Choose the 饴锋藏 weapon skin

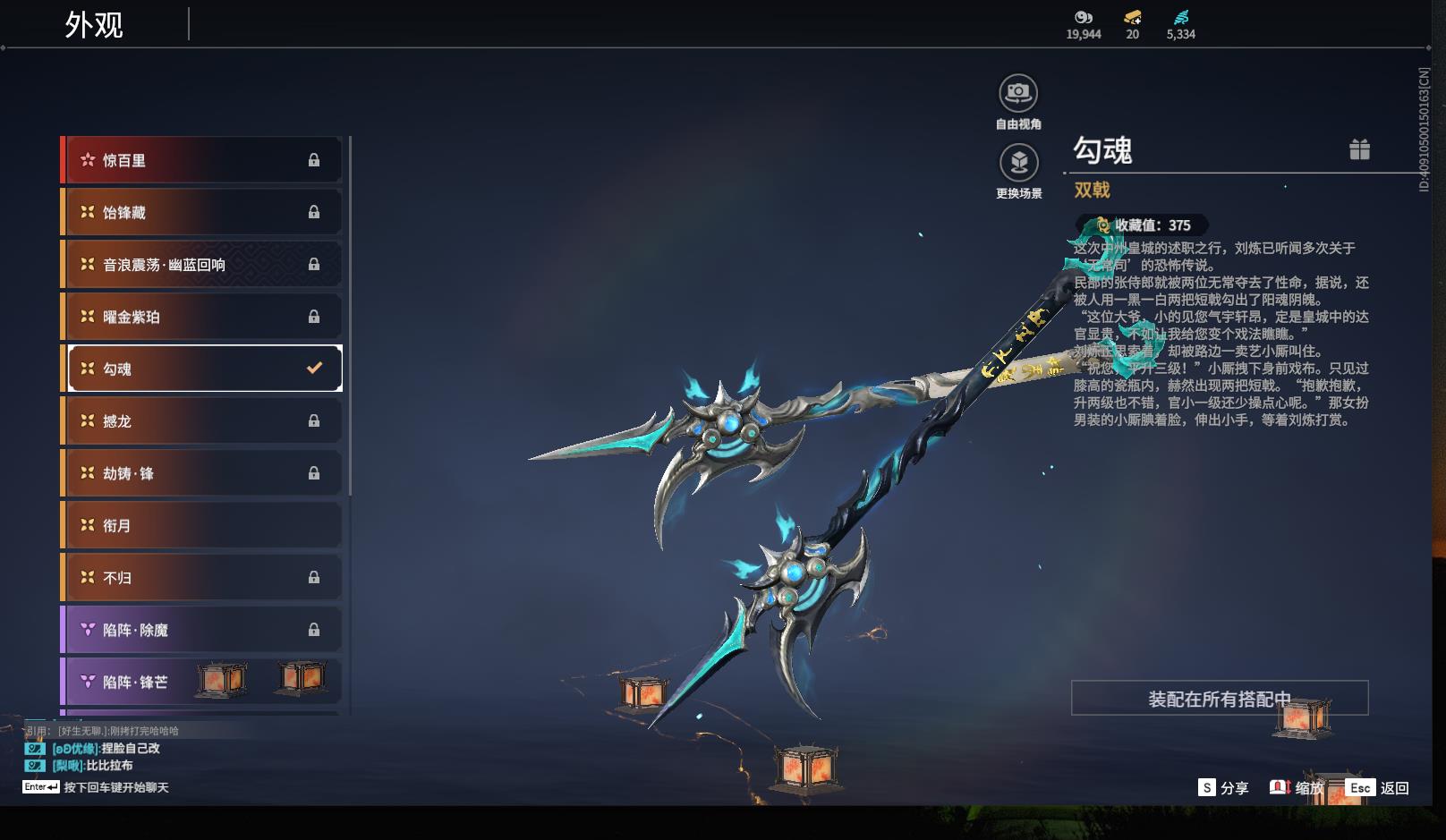pos(203,213)
